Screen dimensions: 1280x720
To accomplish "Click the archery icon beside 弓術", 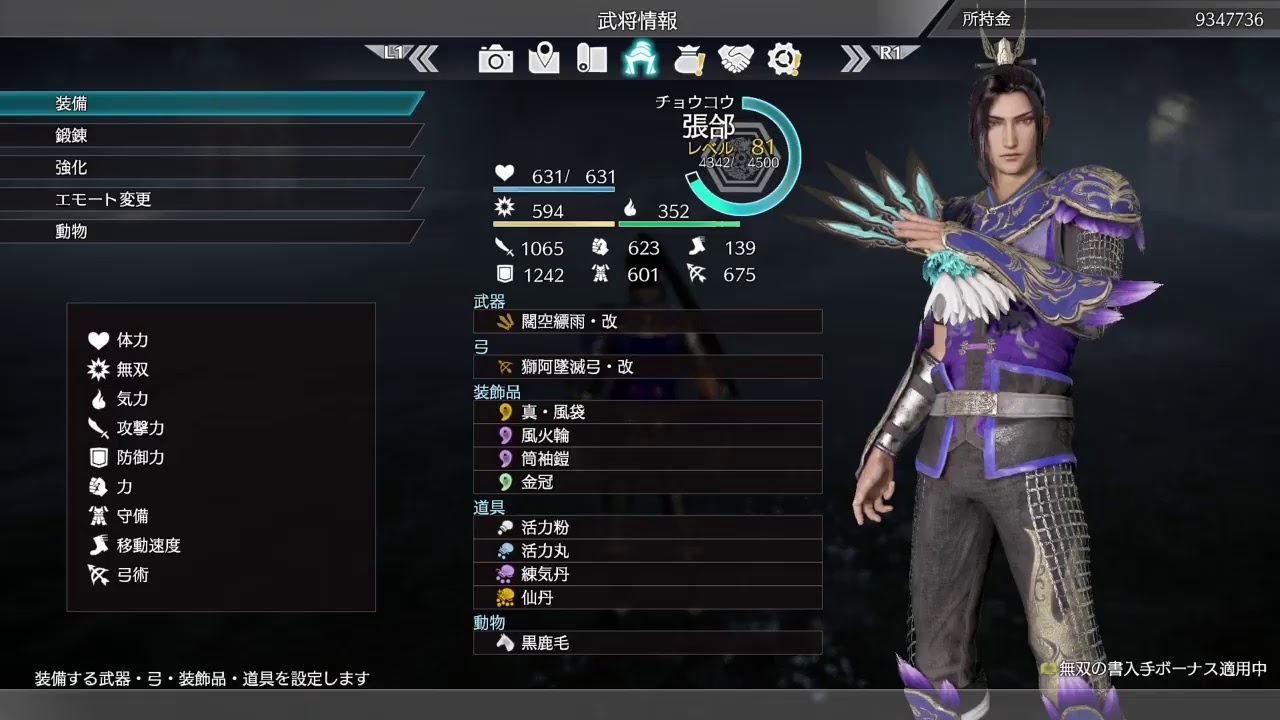I will tap(99, 576).
